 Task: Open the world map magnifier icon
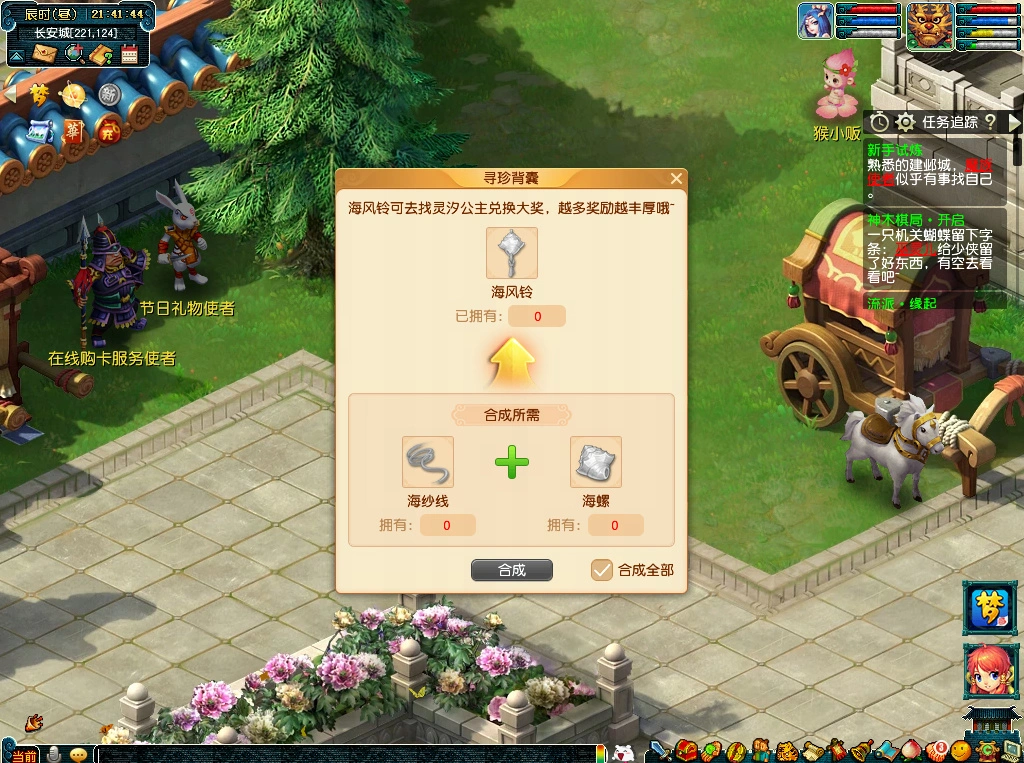click(74, 54)
